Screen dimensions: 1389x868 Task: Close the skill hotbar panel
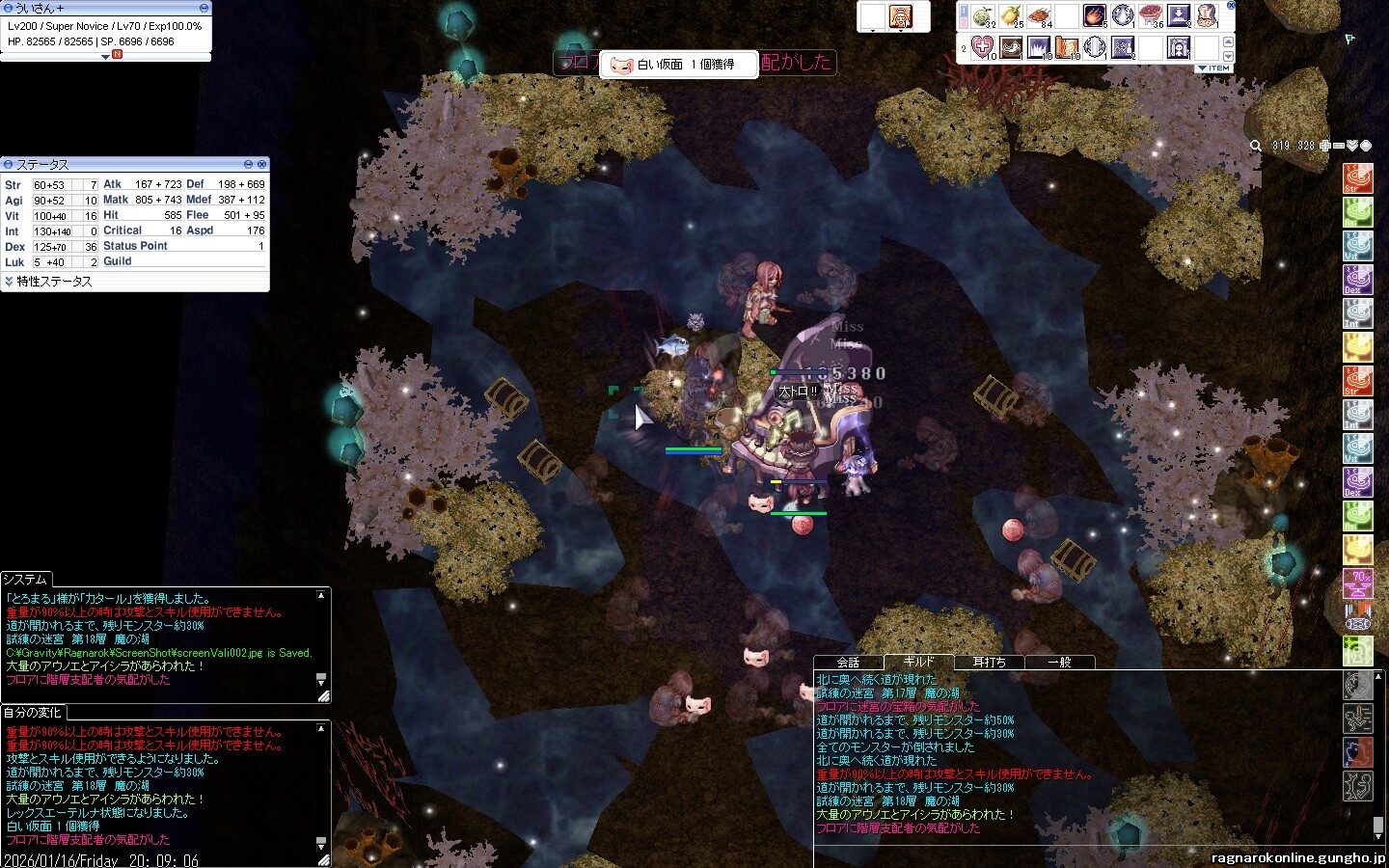point(1230,6)
